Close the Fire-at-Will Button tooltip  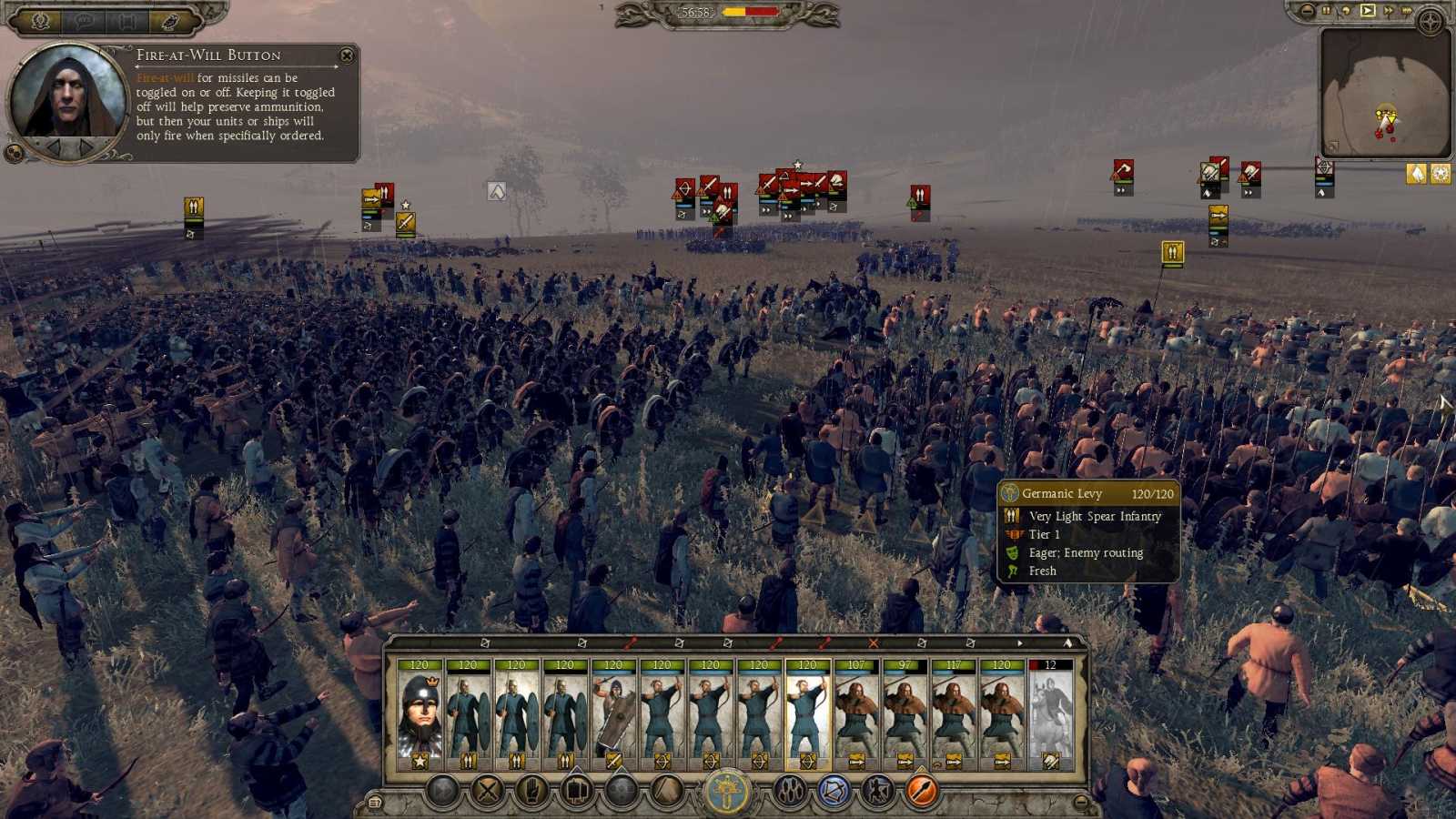tap(346, 56)
